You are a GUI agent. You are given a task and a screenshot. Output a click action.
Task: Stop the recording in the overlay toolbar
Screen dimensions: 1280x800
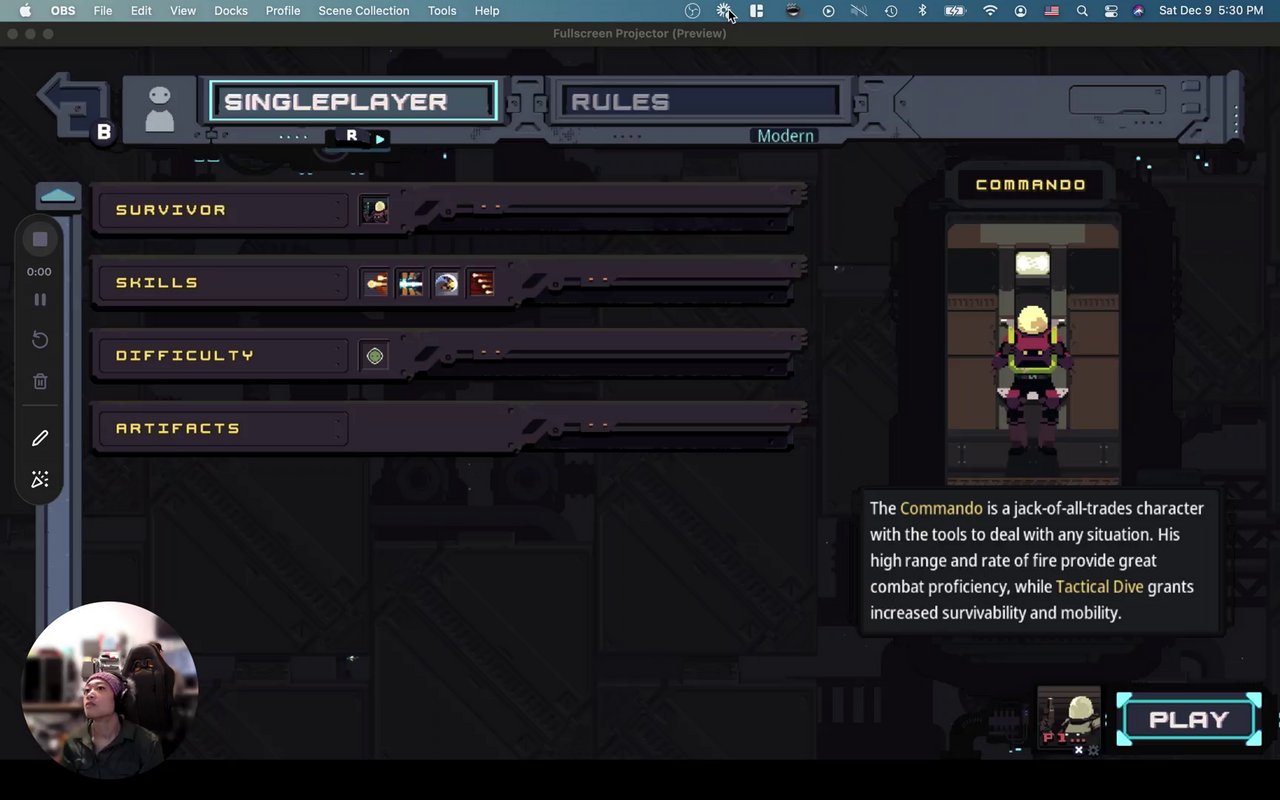tap(40, 240)
